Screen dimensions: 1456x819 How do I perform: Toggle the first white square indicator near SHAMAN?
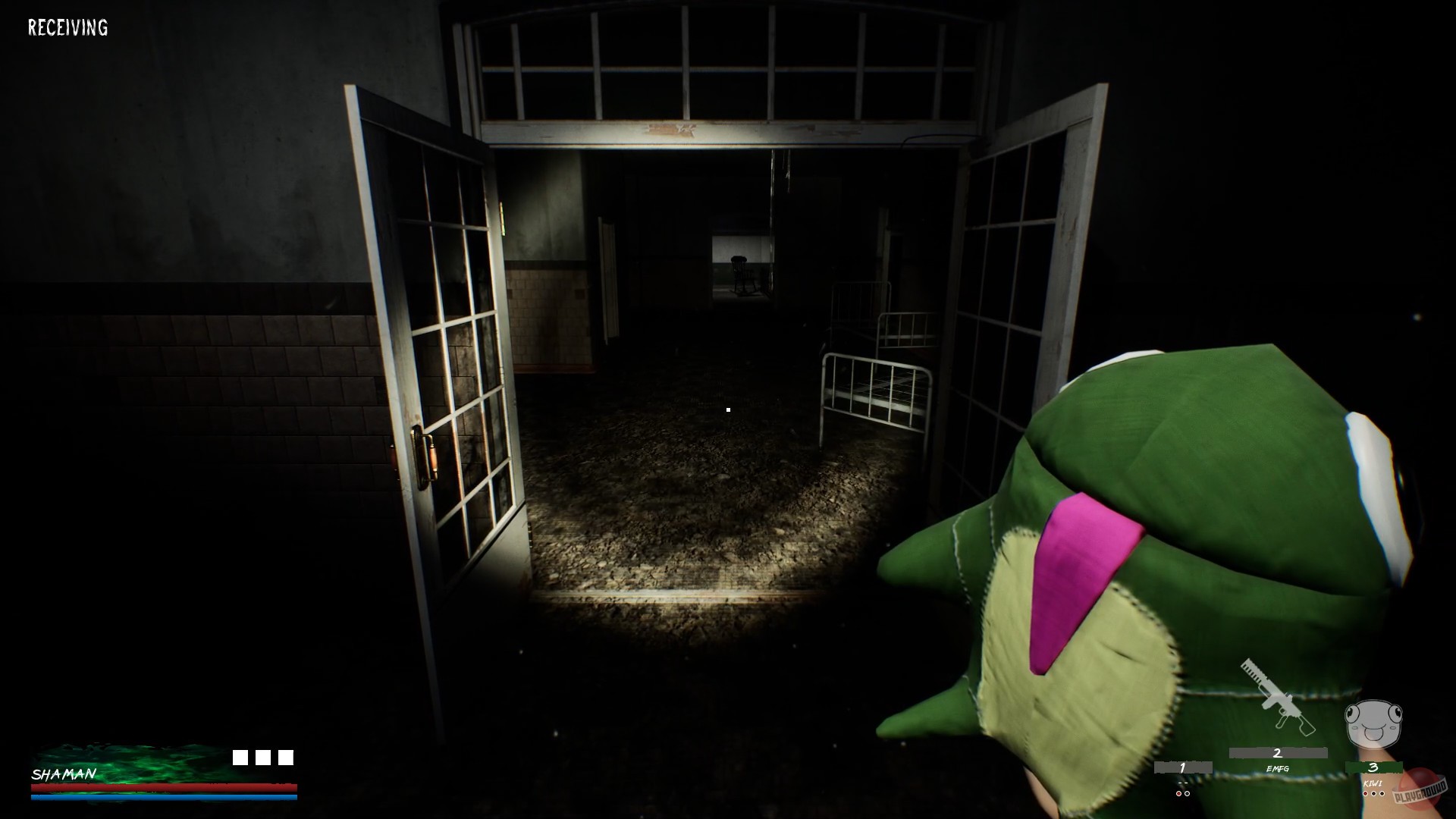240,757
